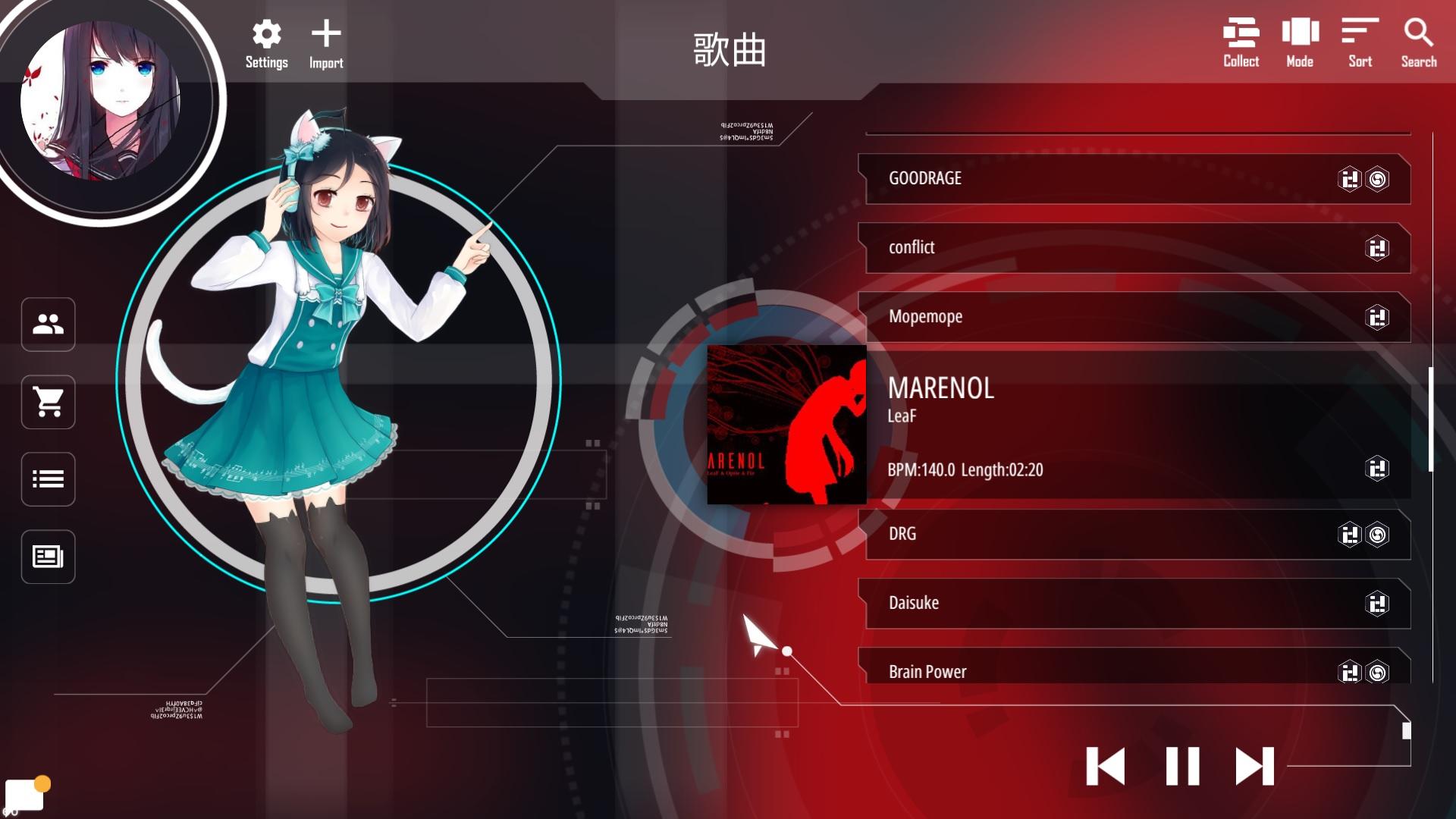This screenshot has width=1456, height=819.
Task: Open the news panel from the sidebar
Action: click(48, 557)
